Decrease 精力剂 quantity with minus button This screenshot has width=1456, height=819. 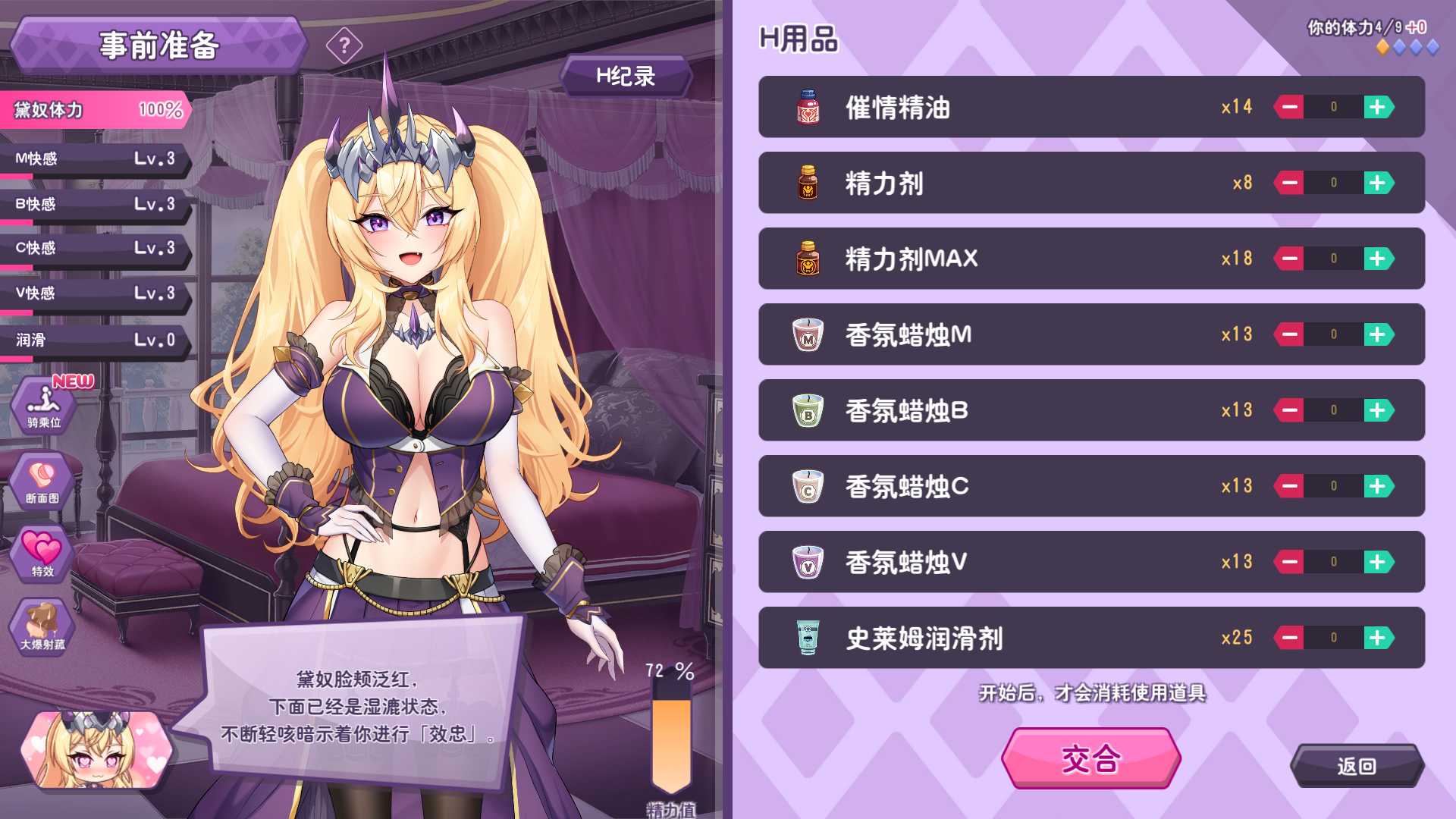[1289, 183]
